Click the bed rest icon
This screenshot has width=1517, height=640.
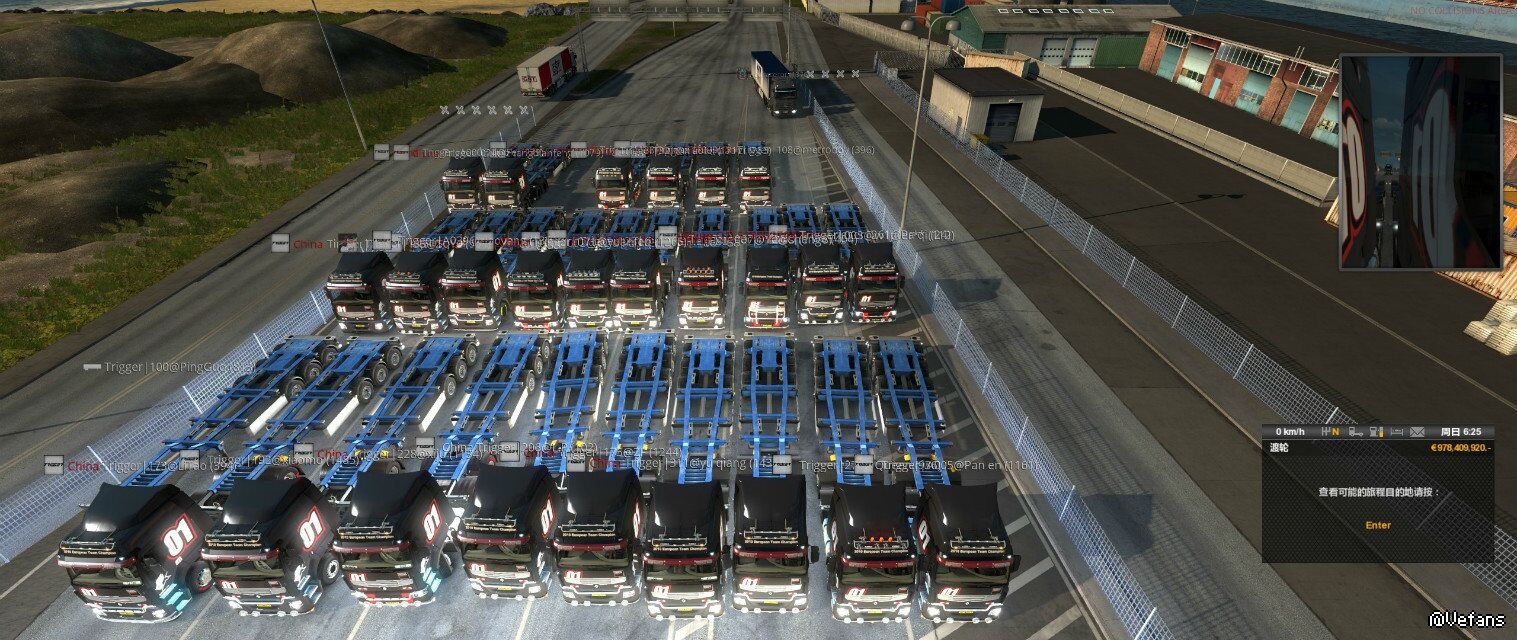point(1397,432)
